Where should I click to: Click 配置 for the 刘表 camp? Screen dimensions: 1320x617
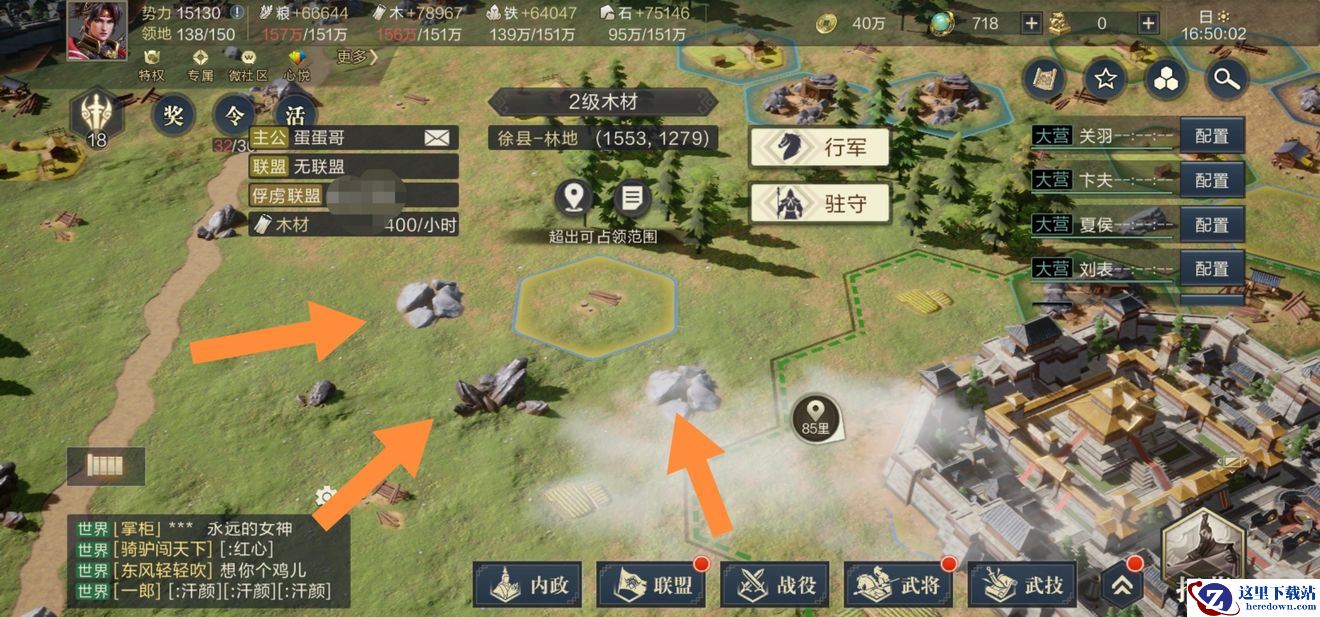1212,269
